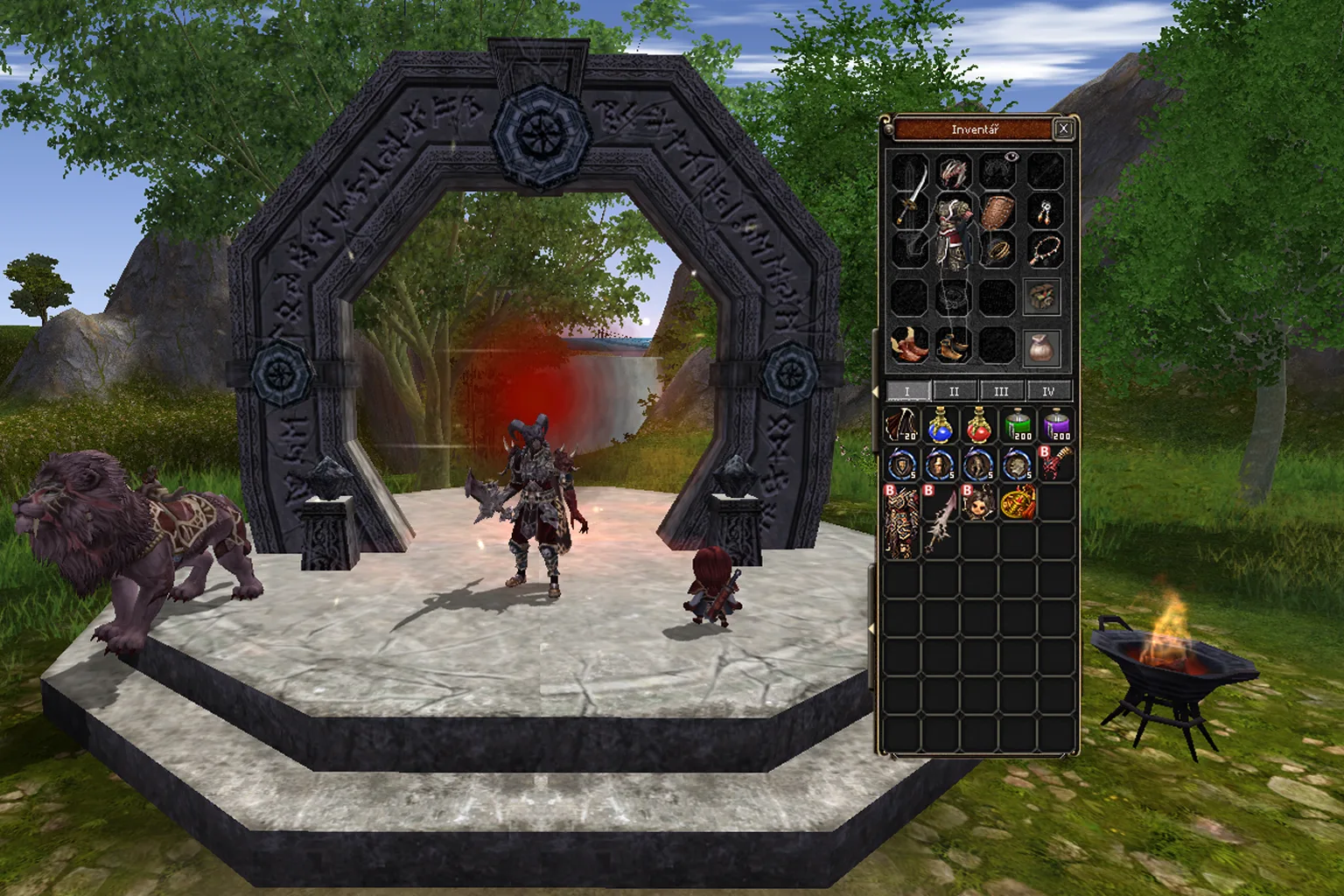Screen dimensions: 1344x896
Task: Click the B-marked pet doll icon
Action: click(980, 505)
